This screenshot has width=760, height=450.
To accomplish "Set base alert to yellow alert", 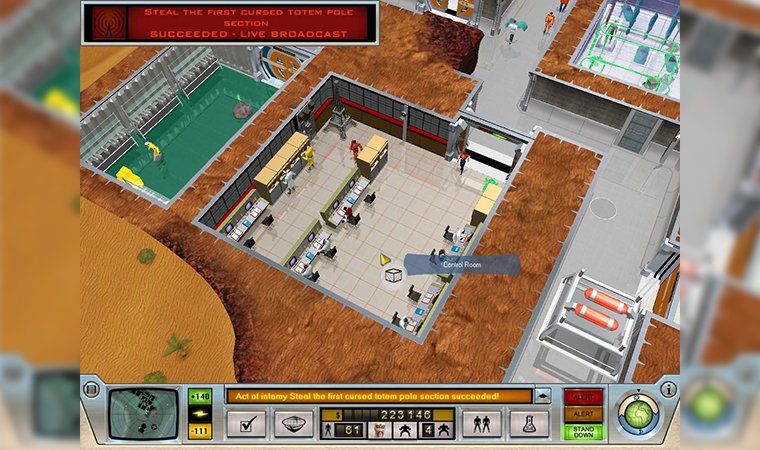I will (582, 413).
